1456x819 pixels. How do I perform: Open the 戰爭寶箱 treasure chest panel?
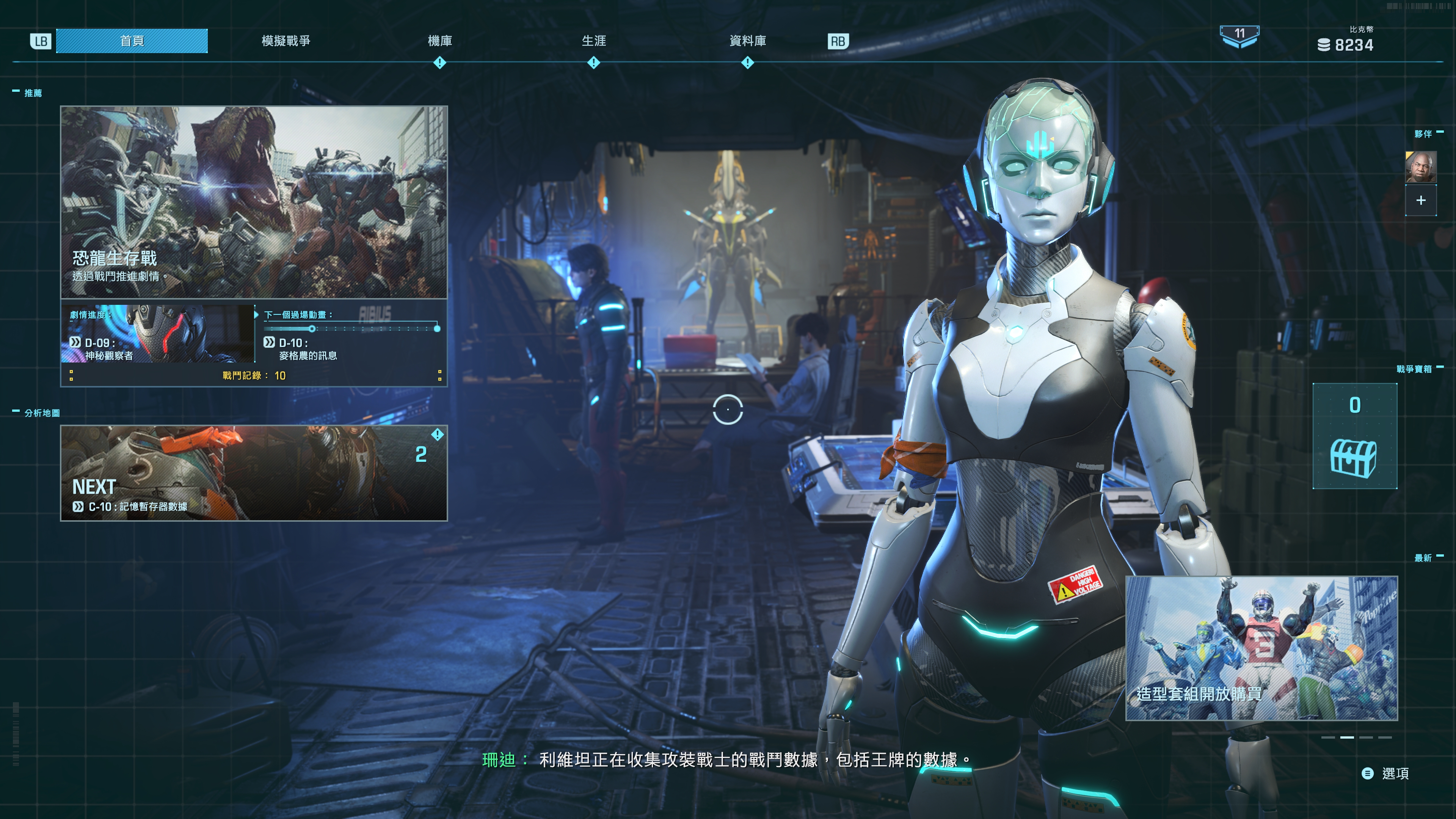click(1354, 436)
